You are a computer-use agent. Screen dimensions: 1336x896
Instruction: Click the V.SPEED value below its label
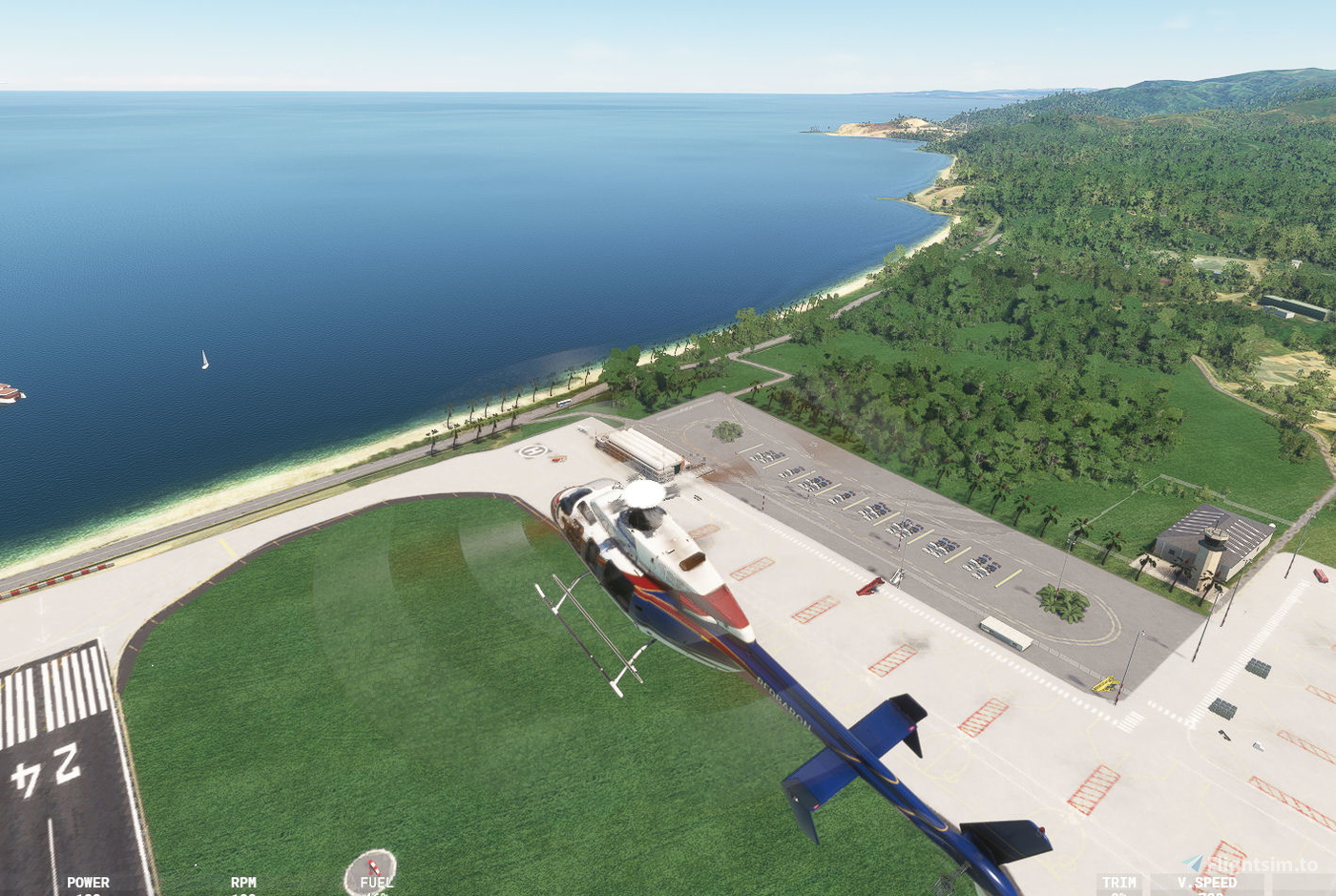click(x=1209, y=894)
